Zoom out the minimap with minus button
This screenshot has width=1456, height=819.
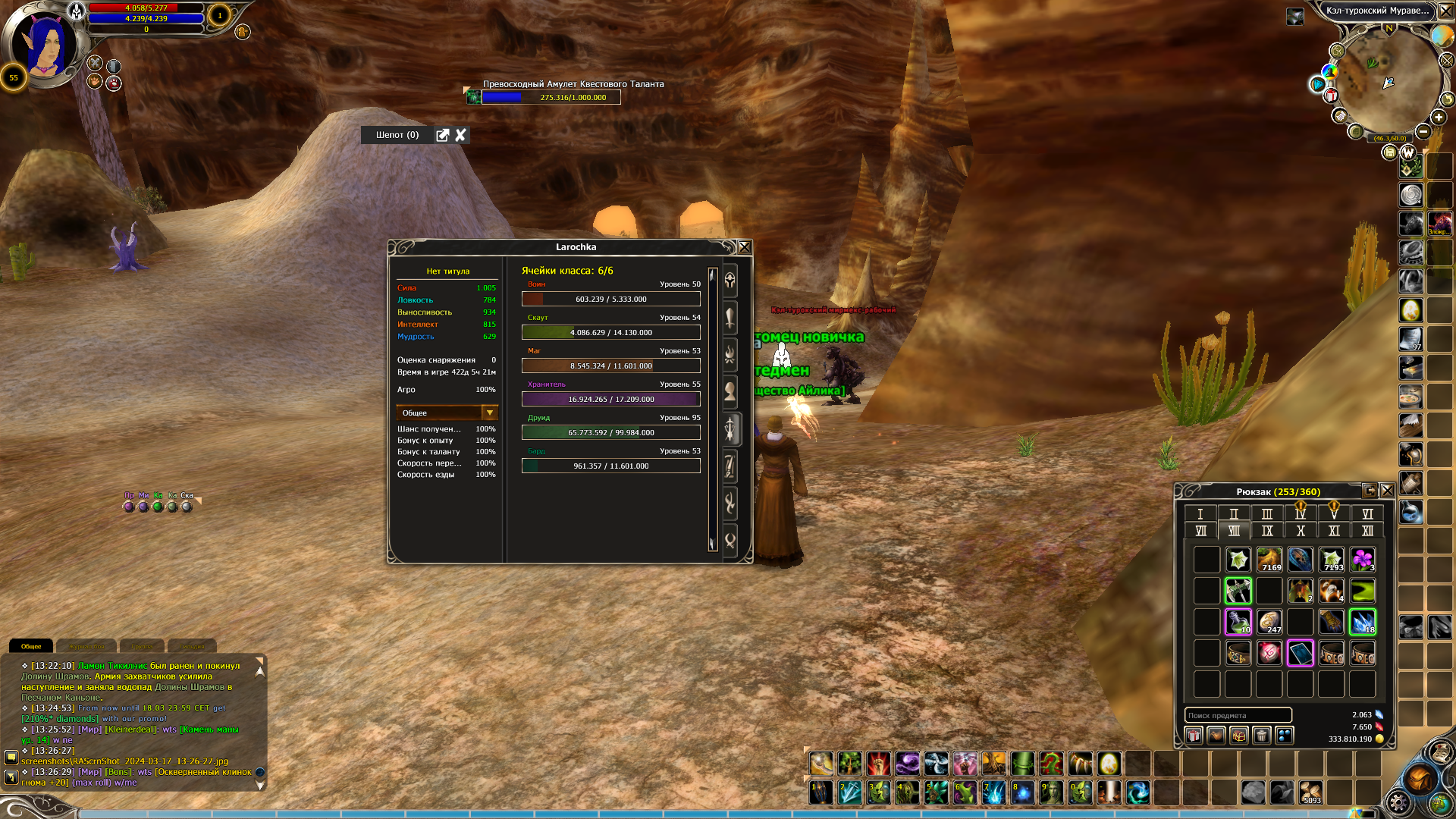[1423, 132]
